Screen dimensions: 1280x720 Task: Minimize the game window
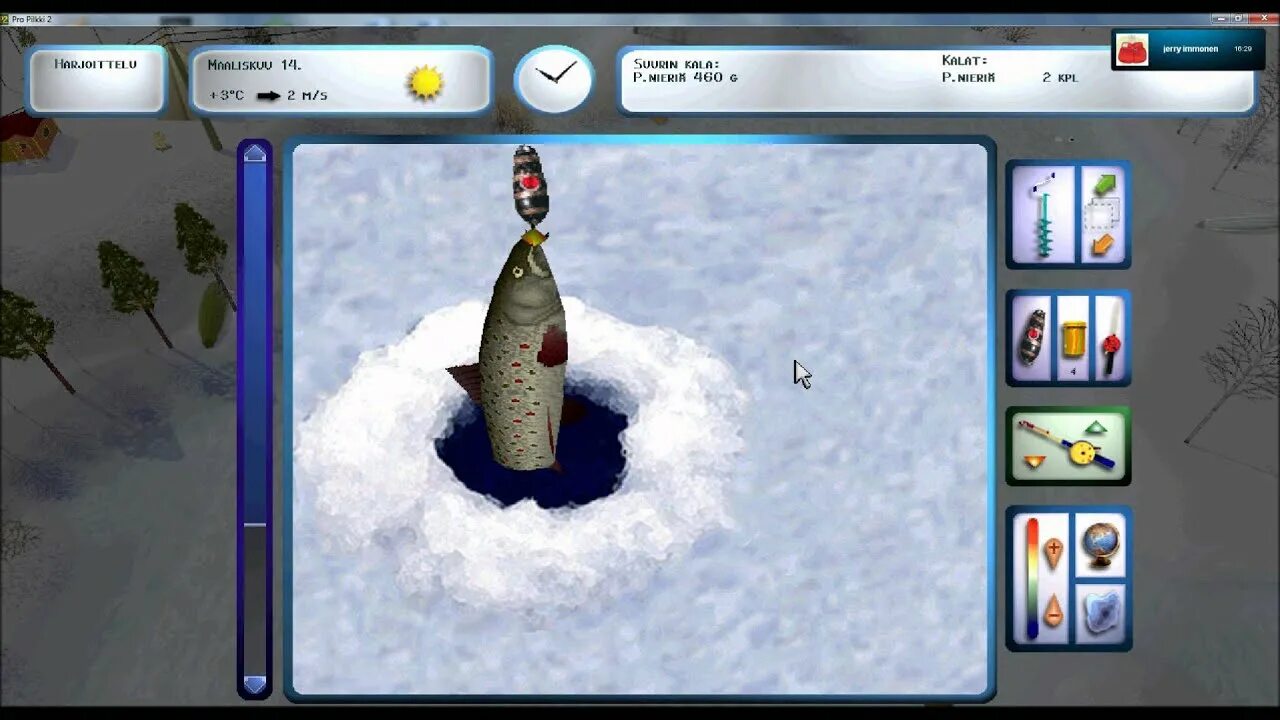(1219, 18)
